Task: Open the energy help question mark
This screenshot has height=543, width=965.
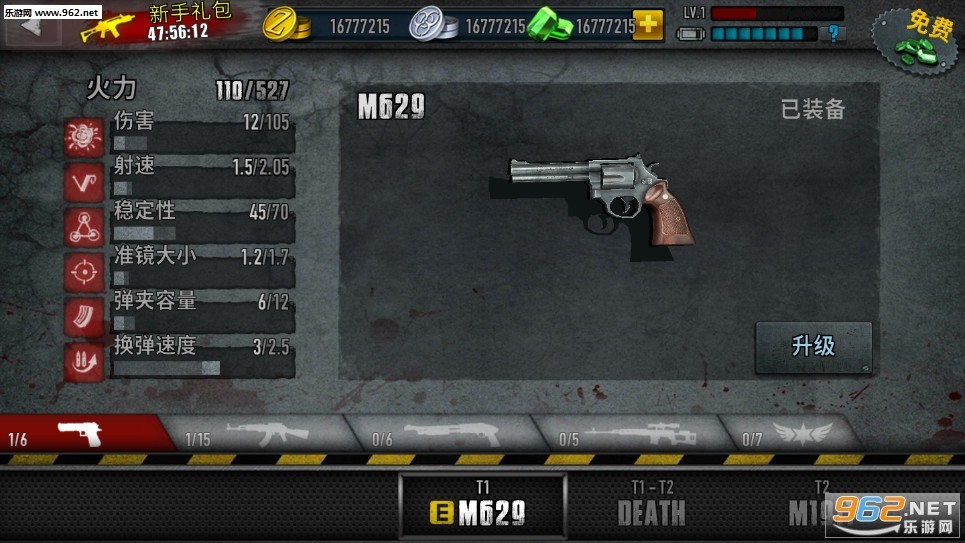Action: (830, 34)
